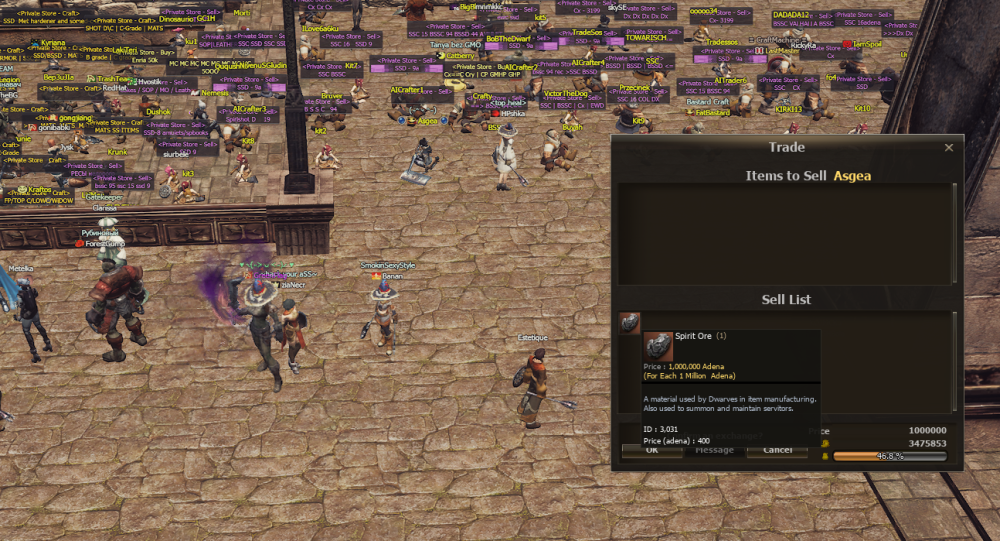Confirm the trade with OK
This screenshot has width=1000, height=541.
651,451
